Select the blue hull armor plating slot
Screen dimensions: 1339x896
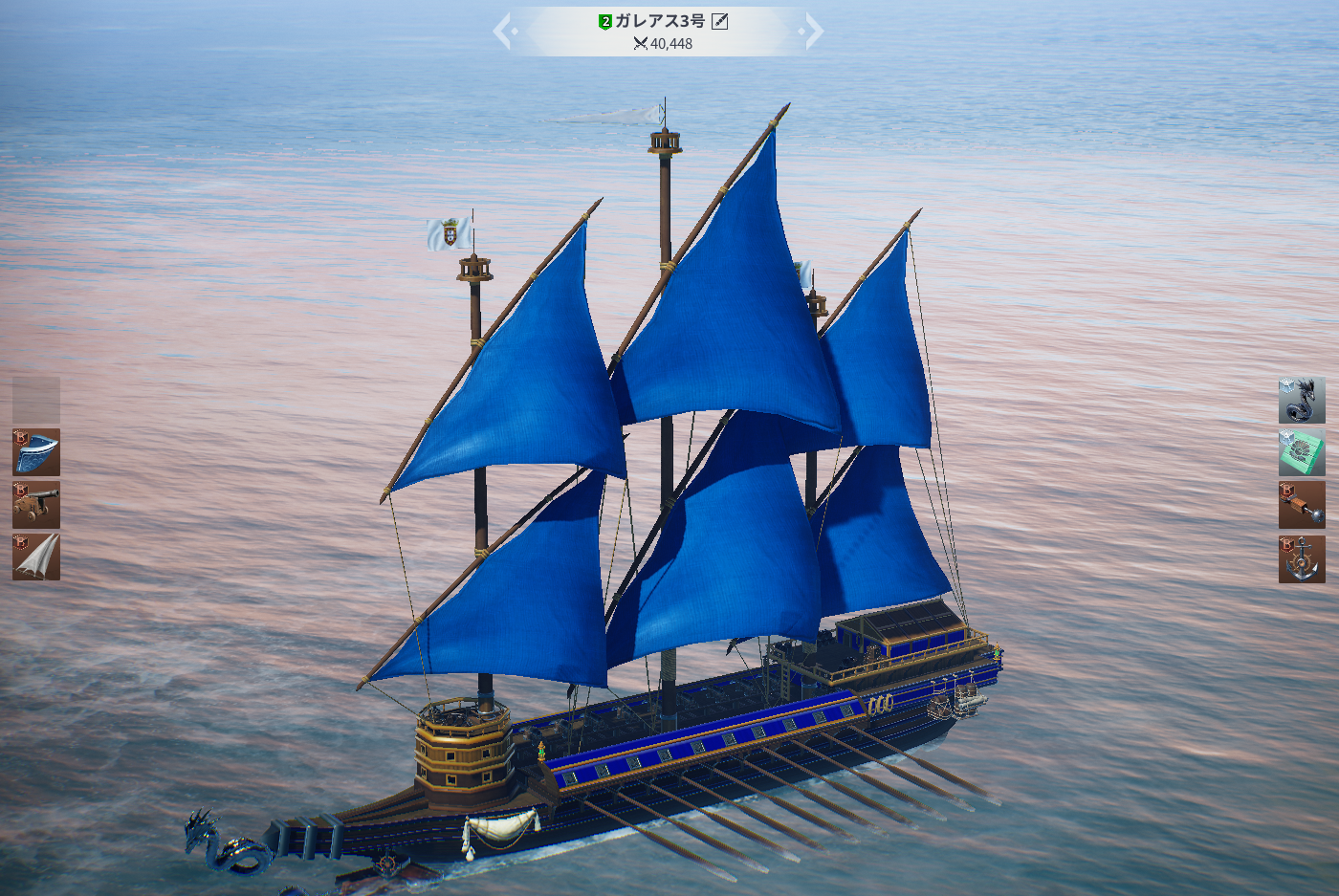(36, 452)
